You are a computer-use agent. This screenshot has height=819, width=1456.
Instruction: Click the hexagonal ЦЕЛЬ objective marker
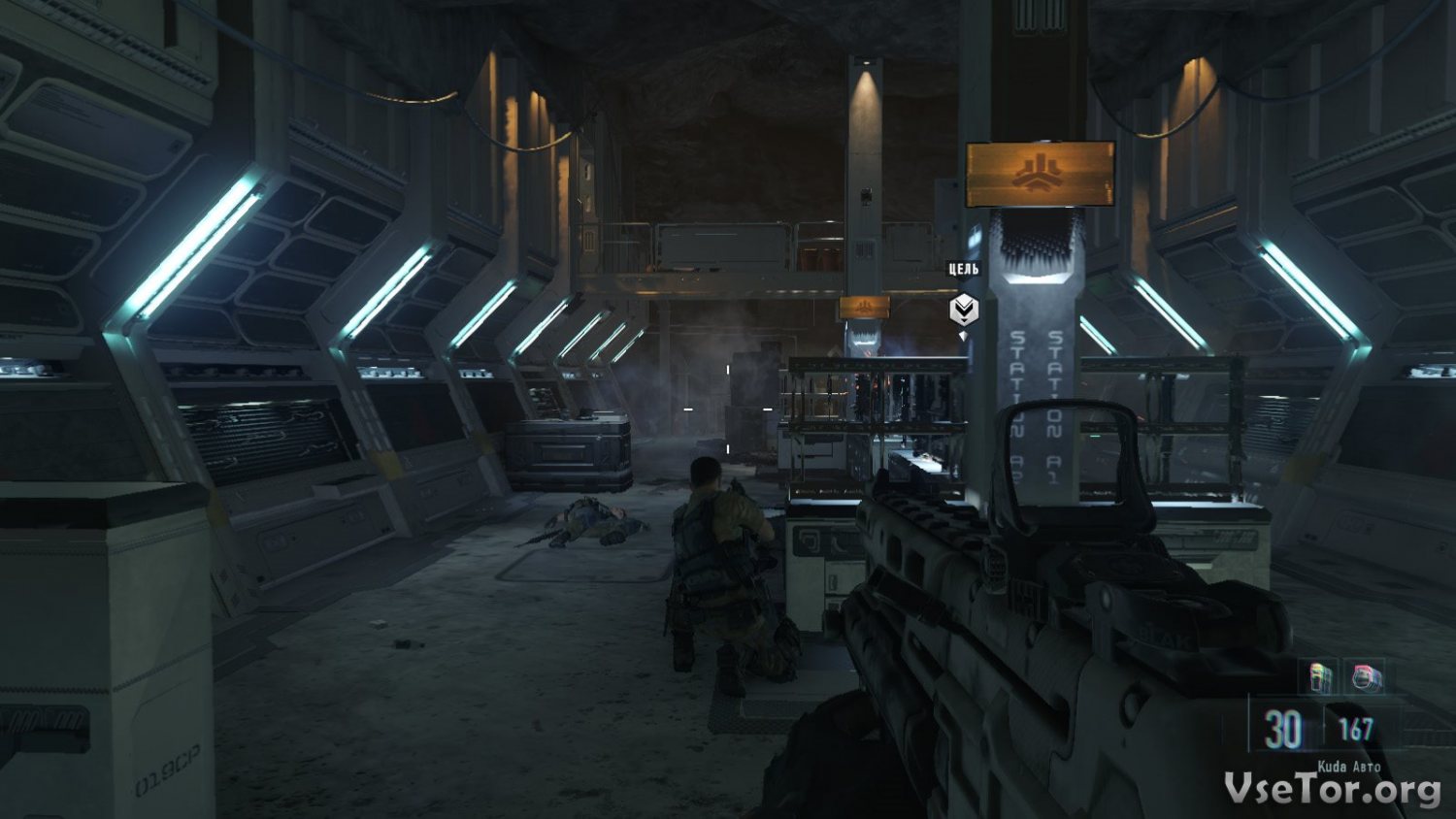(x=963, y=310)
